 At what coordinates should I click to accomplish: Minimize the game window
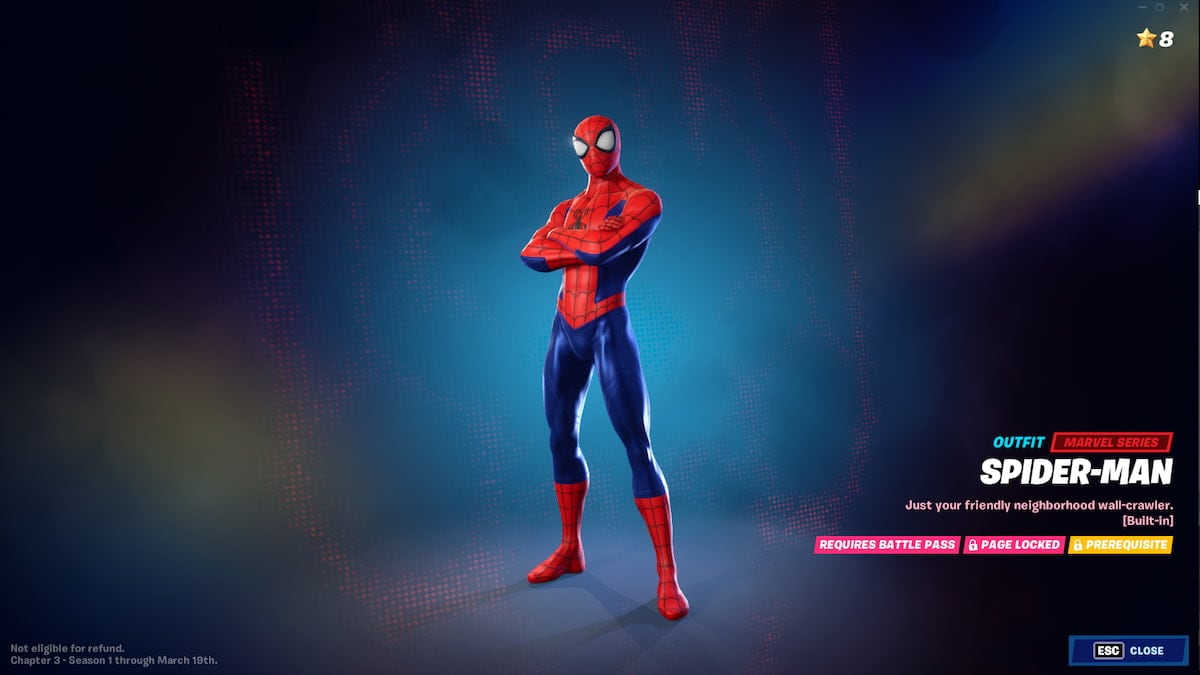point(1141,7)
